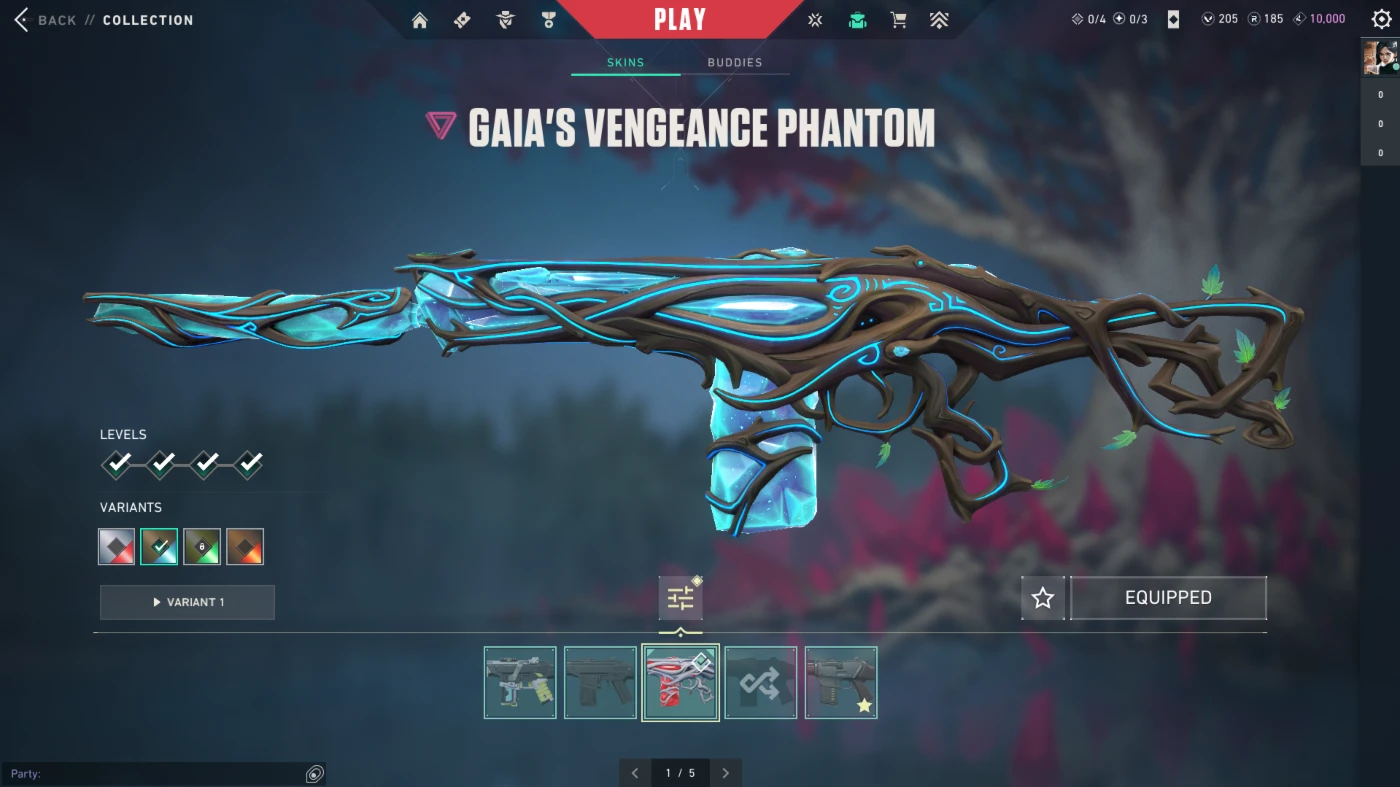Choose the random shuffle skin thumbnail
Image resolution: width=1400 pixels, height=787 pixels.
click(761, 682)
